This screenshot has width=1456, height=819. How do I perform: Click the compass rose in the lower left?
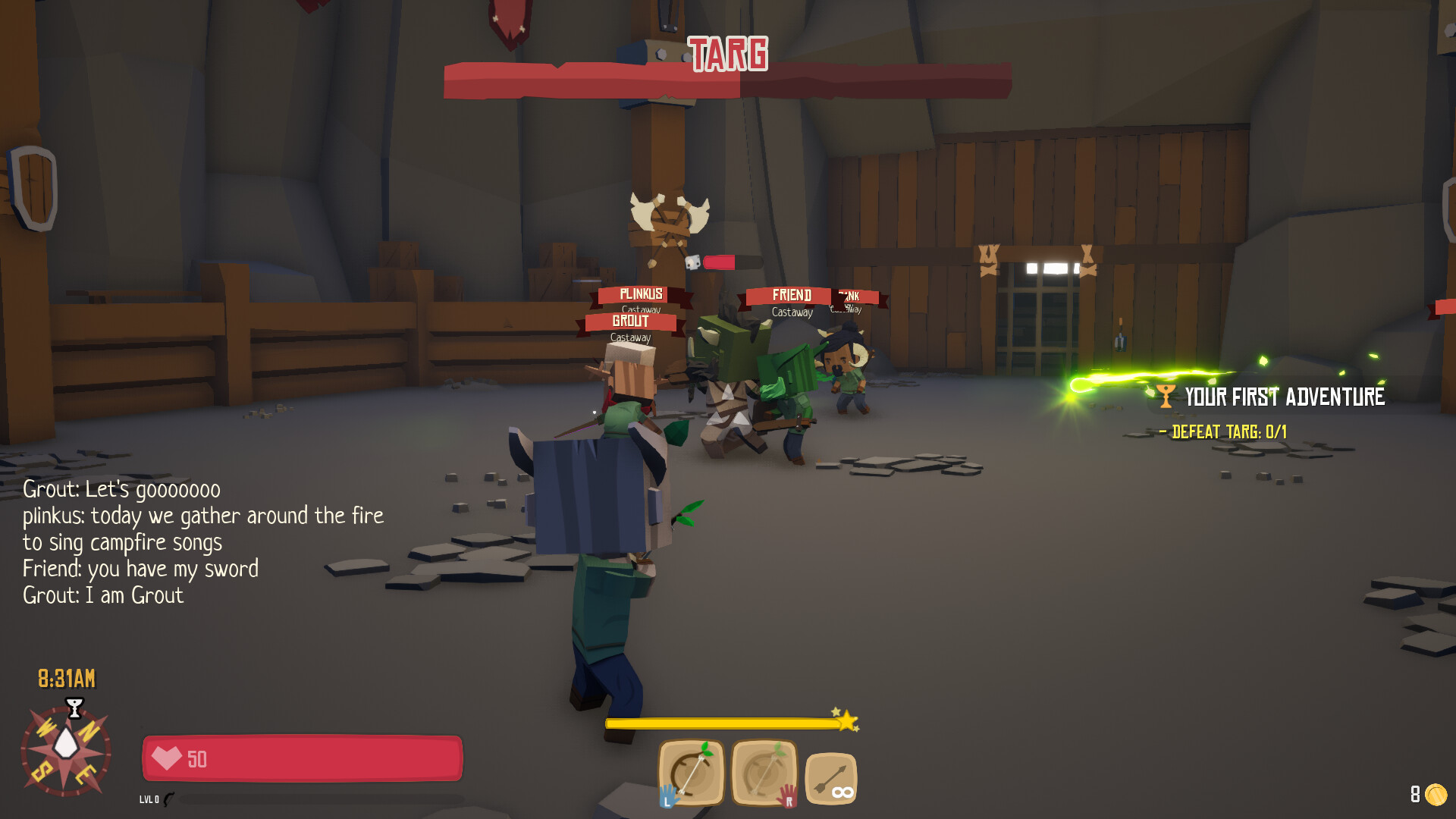67,751
